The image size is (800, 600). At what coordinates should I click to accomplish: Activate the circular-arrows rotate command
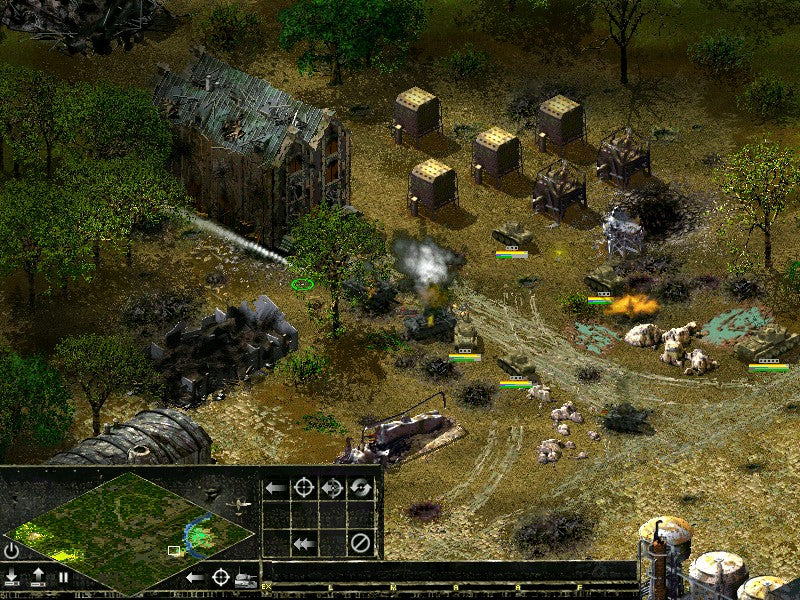click(x=360, y=488)
